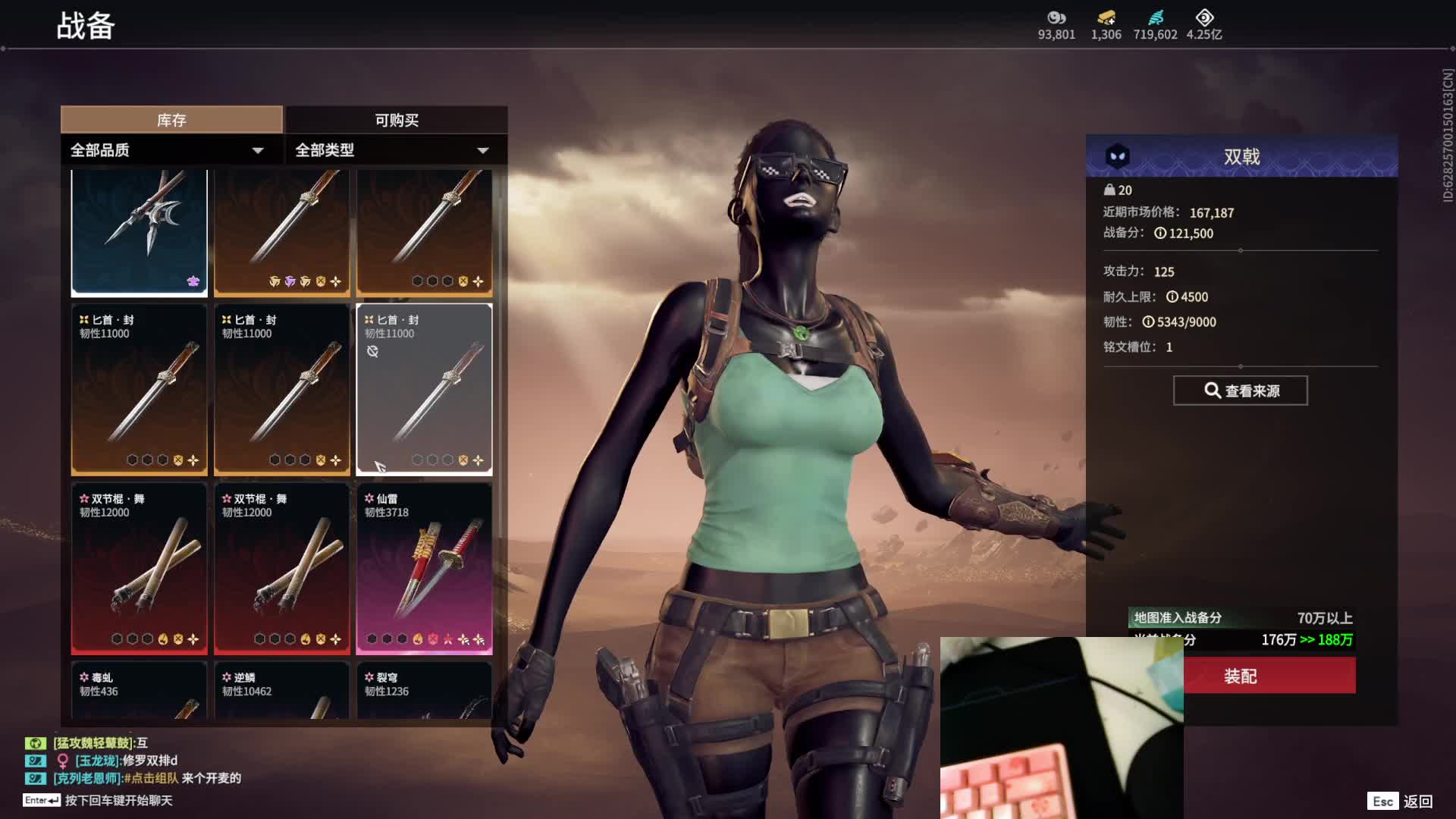This screenshot has height=819, width=1456.
Task: Select the 裂穹 weapon card
Action: tap(424, 692)
